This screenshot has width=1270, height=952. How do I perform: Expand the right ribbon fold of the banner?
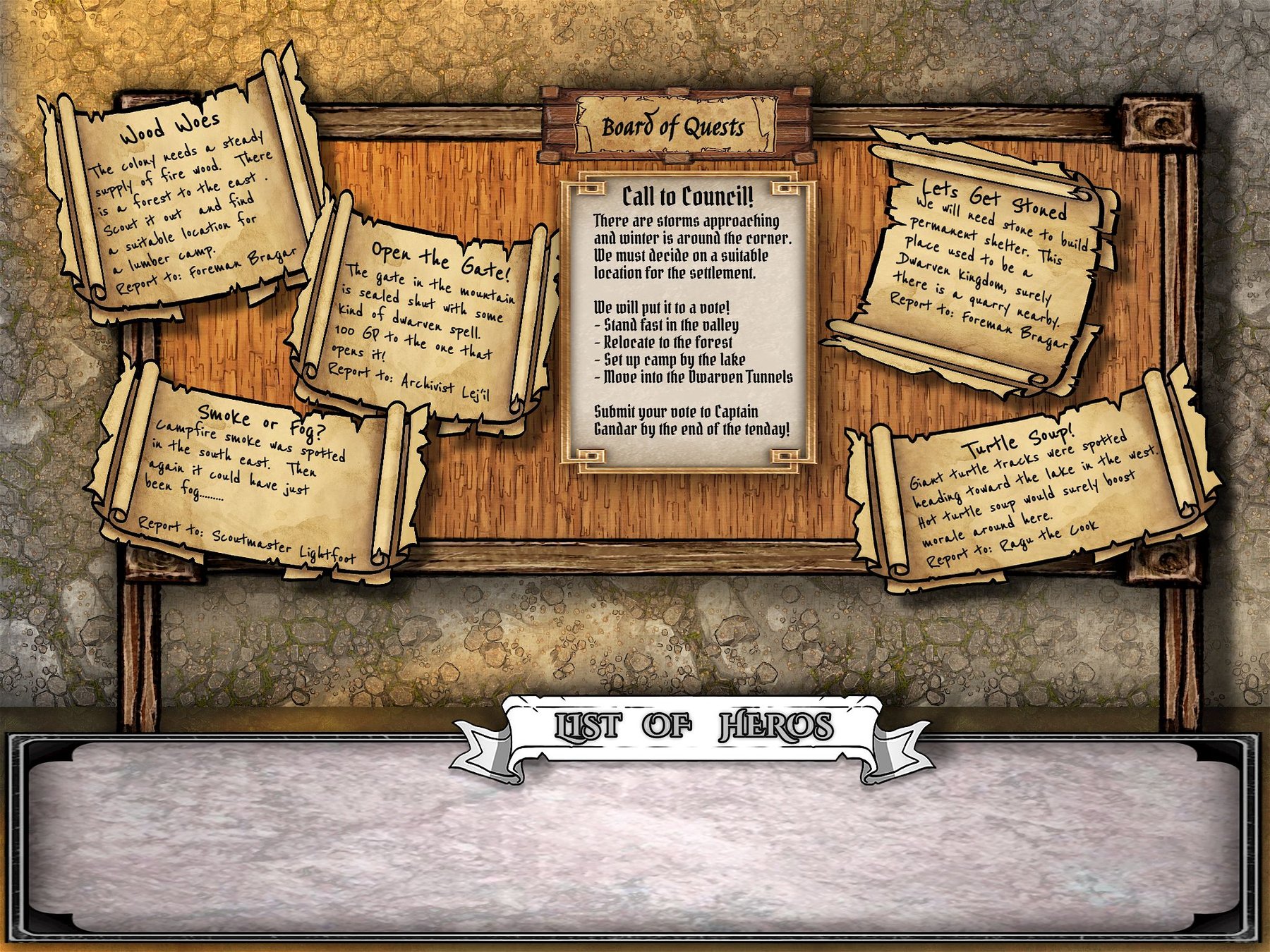pyautogui.click(x=903, y=744)
